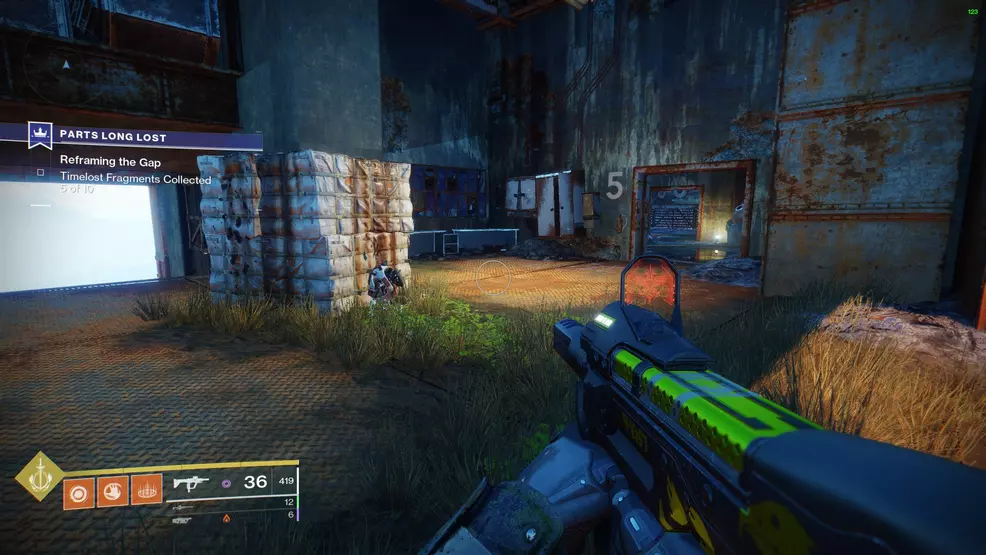The width and height of the screenshot is (986, 555).
Task: Activate the grenade ability icon
Action: 80,491
